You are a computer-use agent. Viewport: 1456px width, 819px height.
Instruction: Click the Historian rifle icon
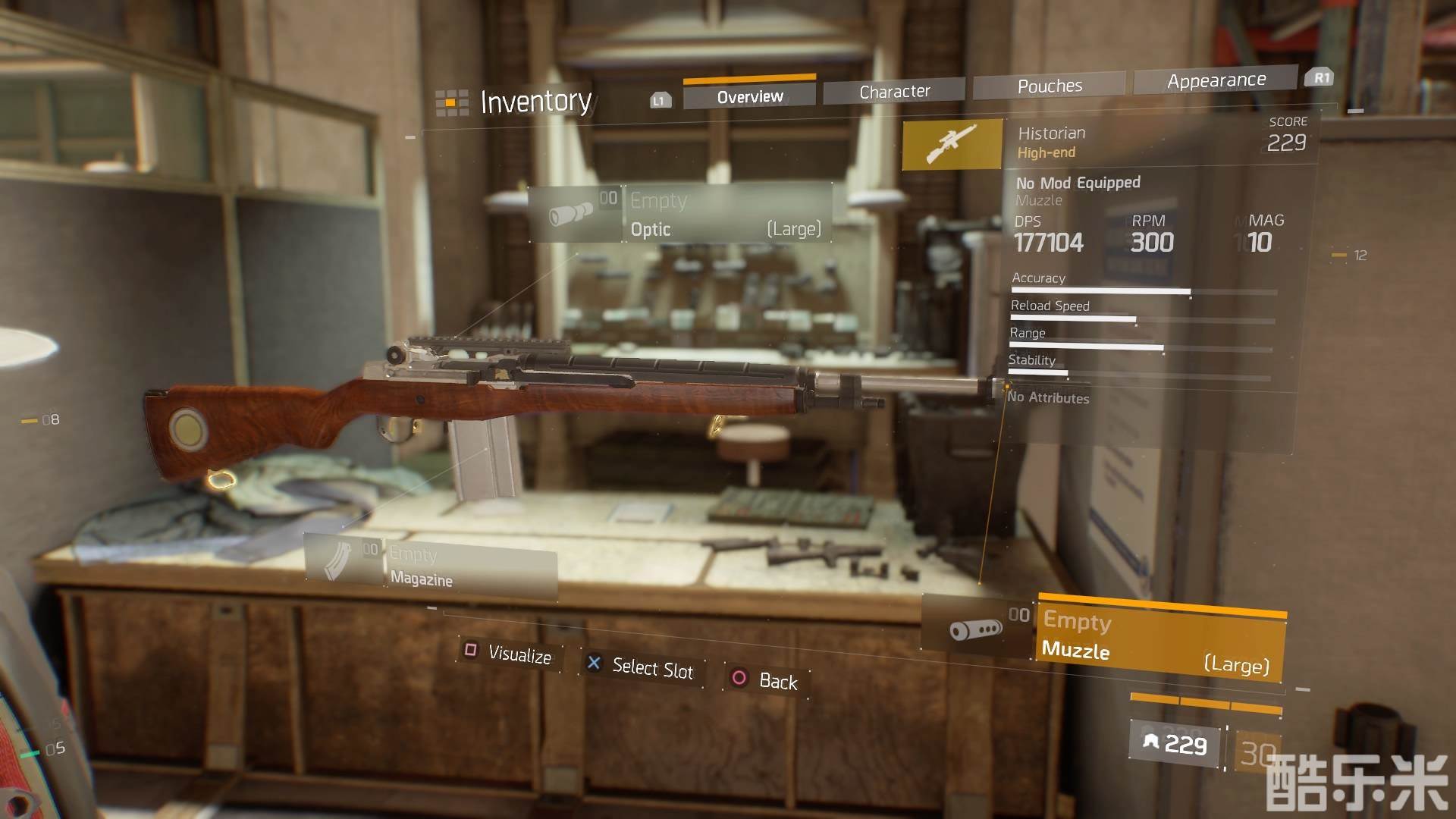tap(952, 143)
